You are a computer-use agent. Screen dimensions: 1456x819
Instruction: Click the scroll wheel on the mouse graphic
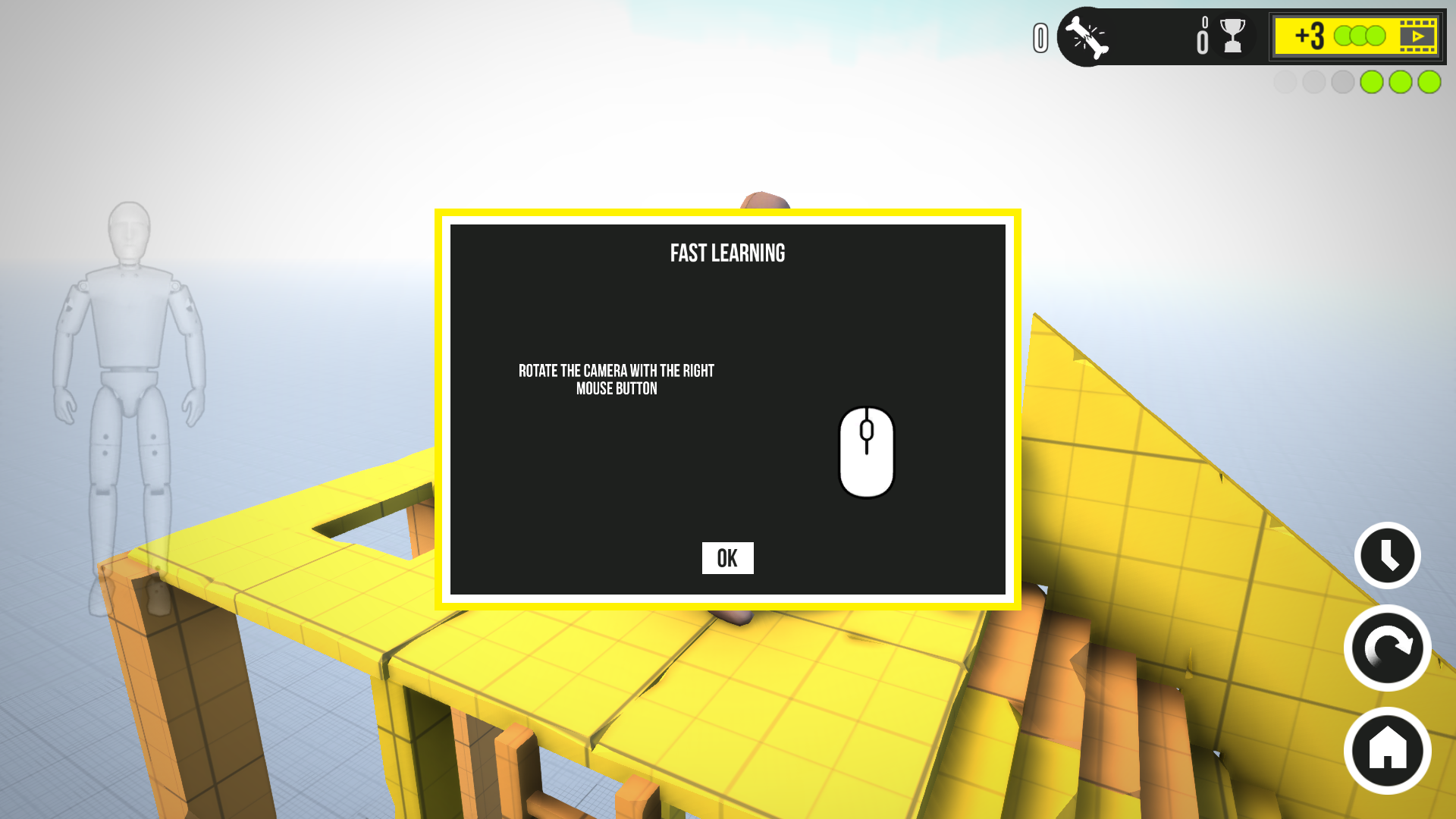tap(867, 432)
